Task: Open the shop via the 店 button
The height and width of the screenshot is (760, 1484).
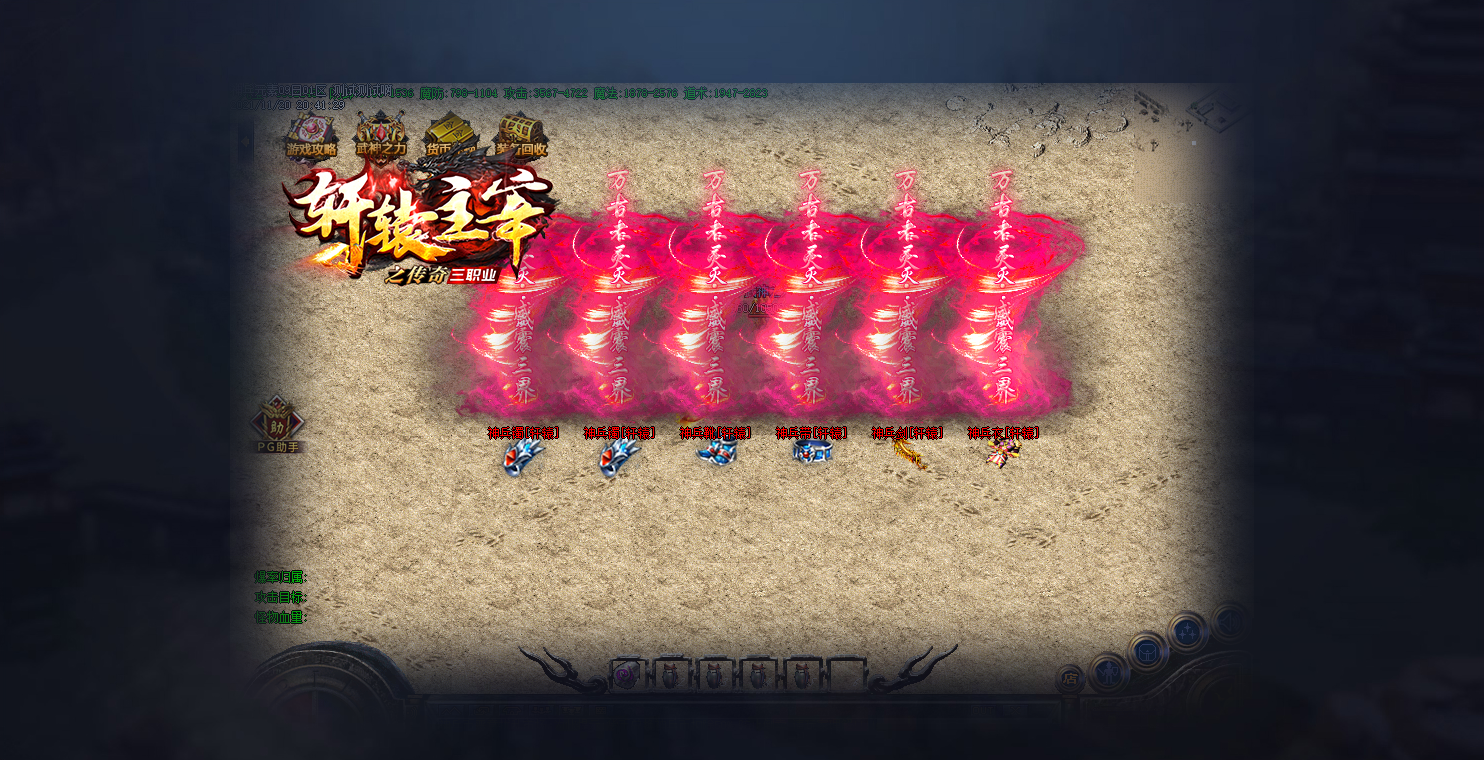Action: 1070,679
